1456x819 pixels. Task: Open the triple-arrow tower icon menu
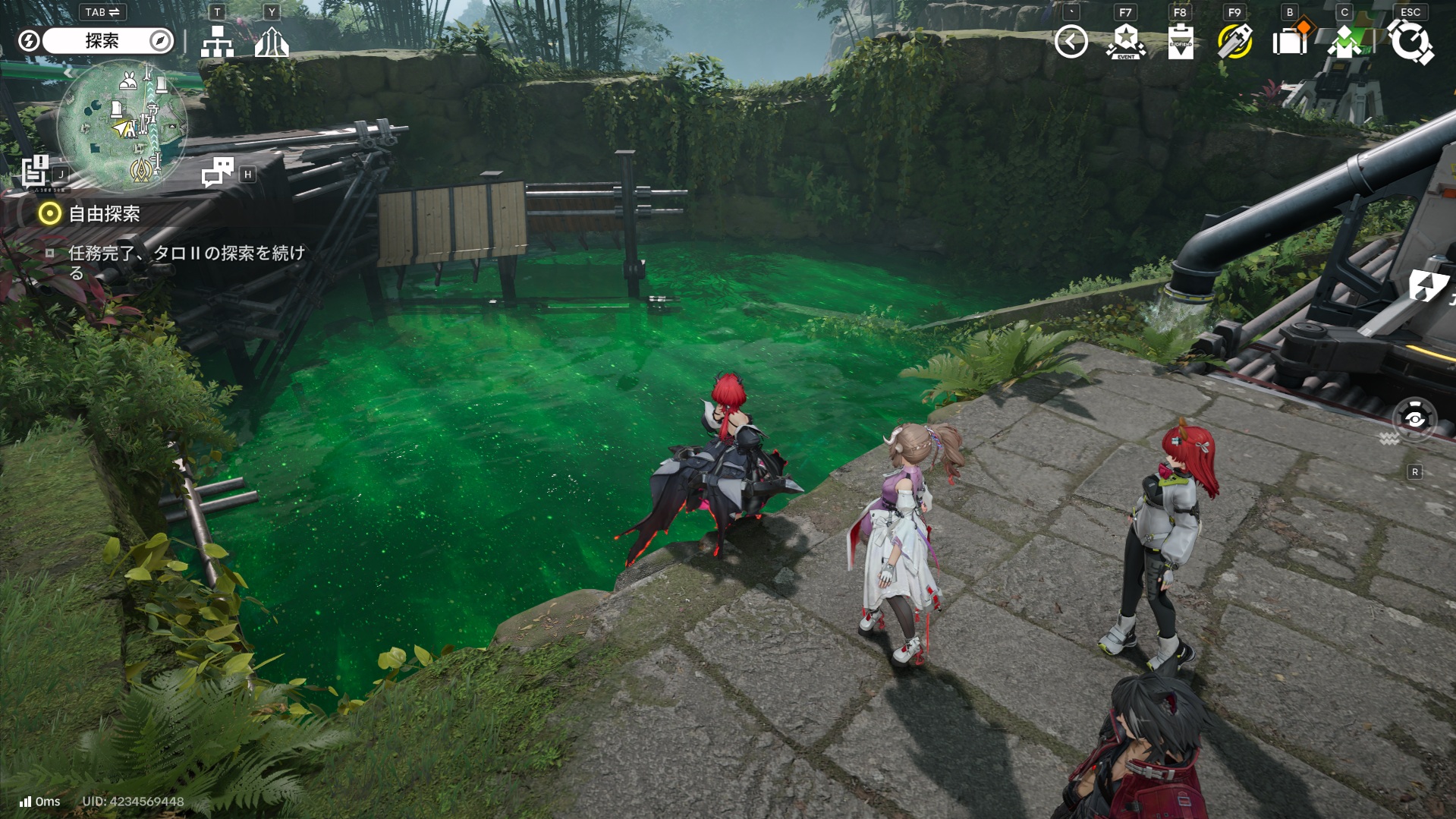(271, 43)
